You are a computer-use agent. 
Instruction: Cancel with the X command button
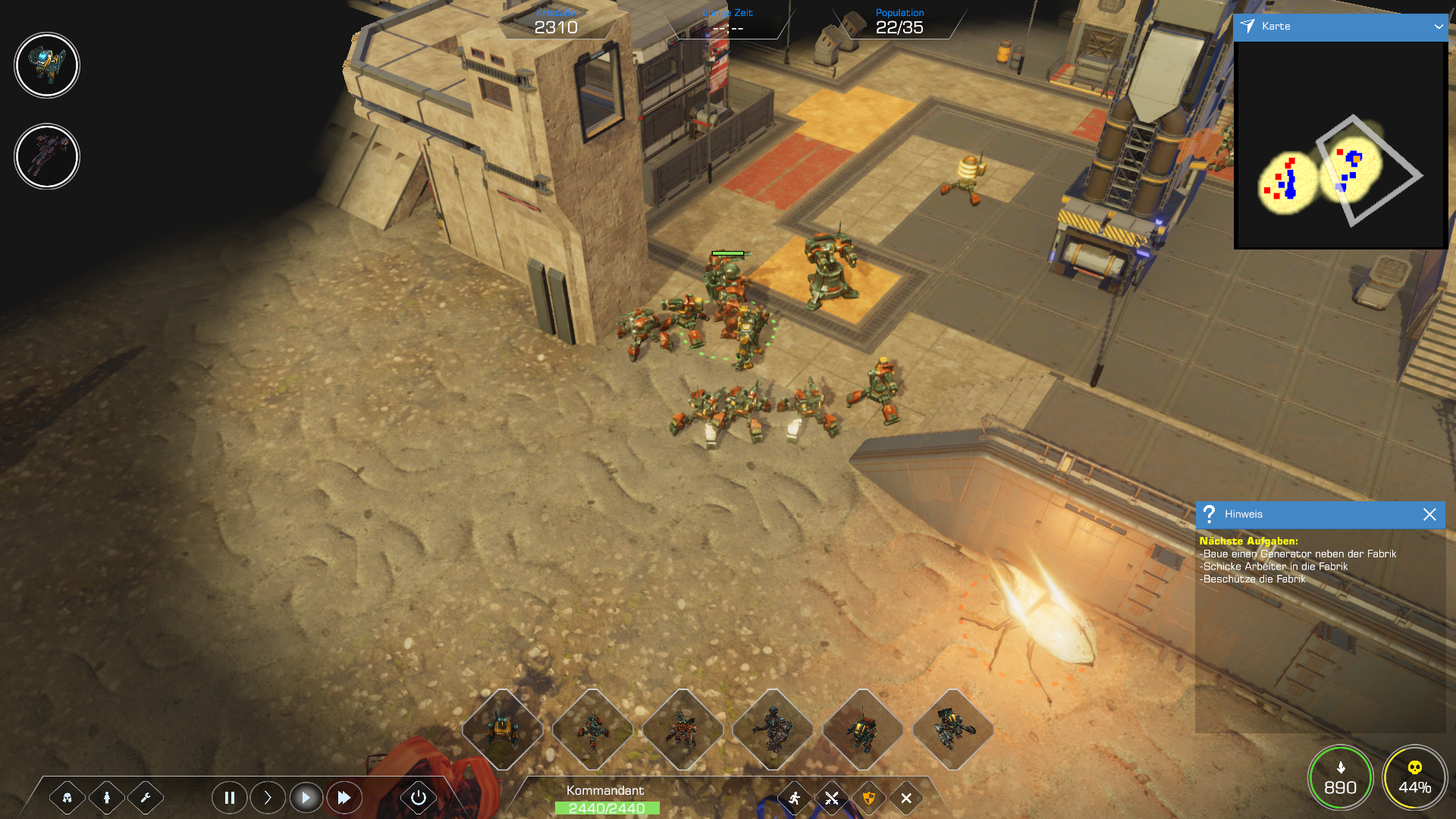coord(906,798)
